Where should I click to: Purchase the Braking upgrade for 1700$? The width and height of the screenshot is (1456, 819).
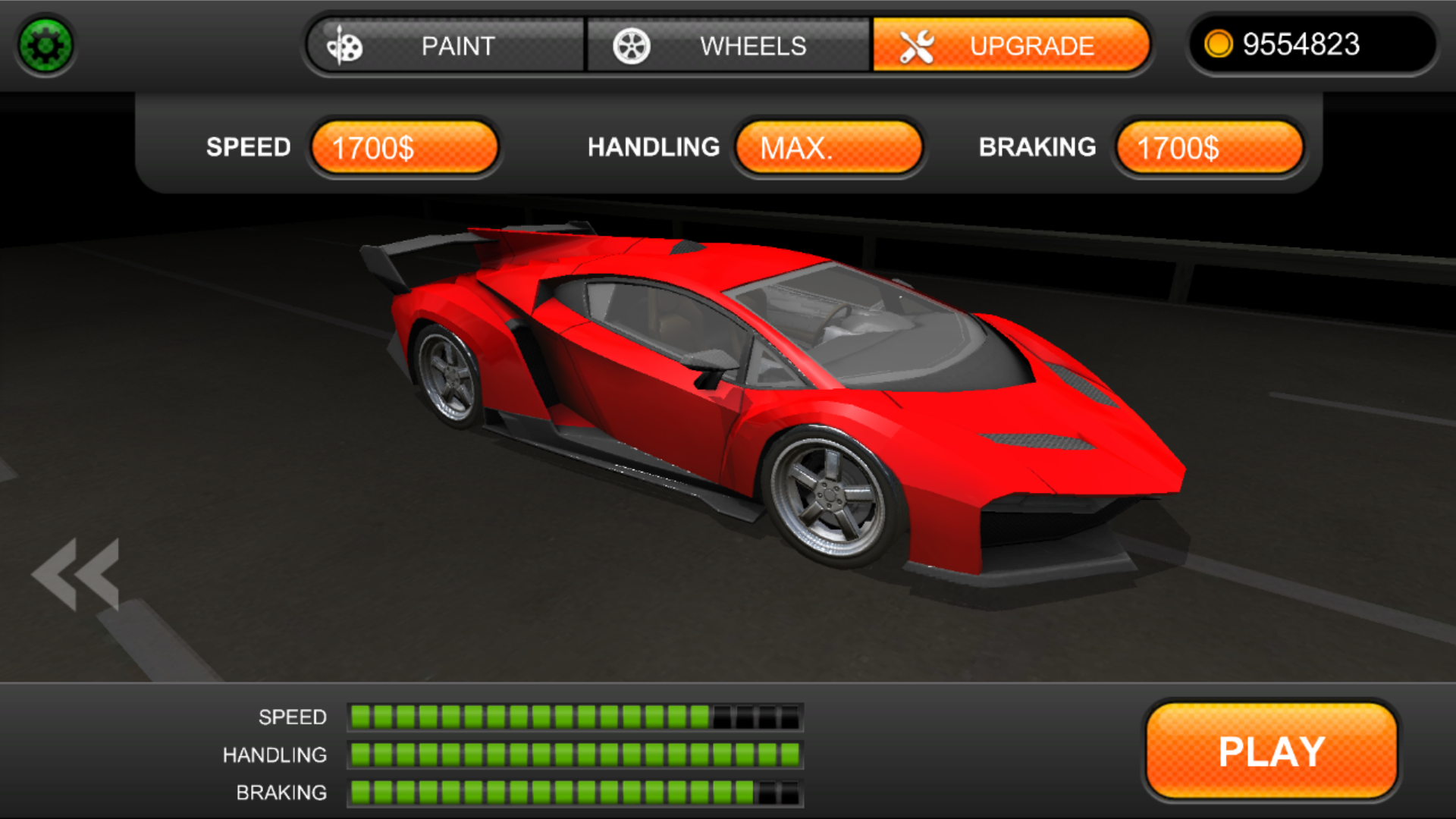coord(1210,147)
